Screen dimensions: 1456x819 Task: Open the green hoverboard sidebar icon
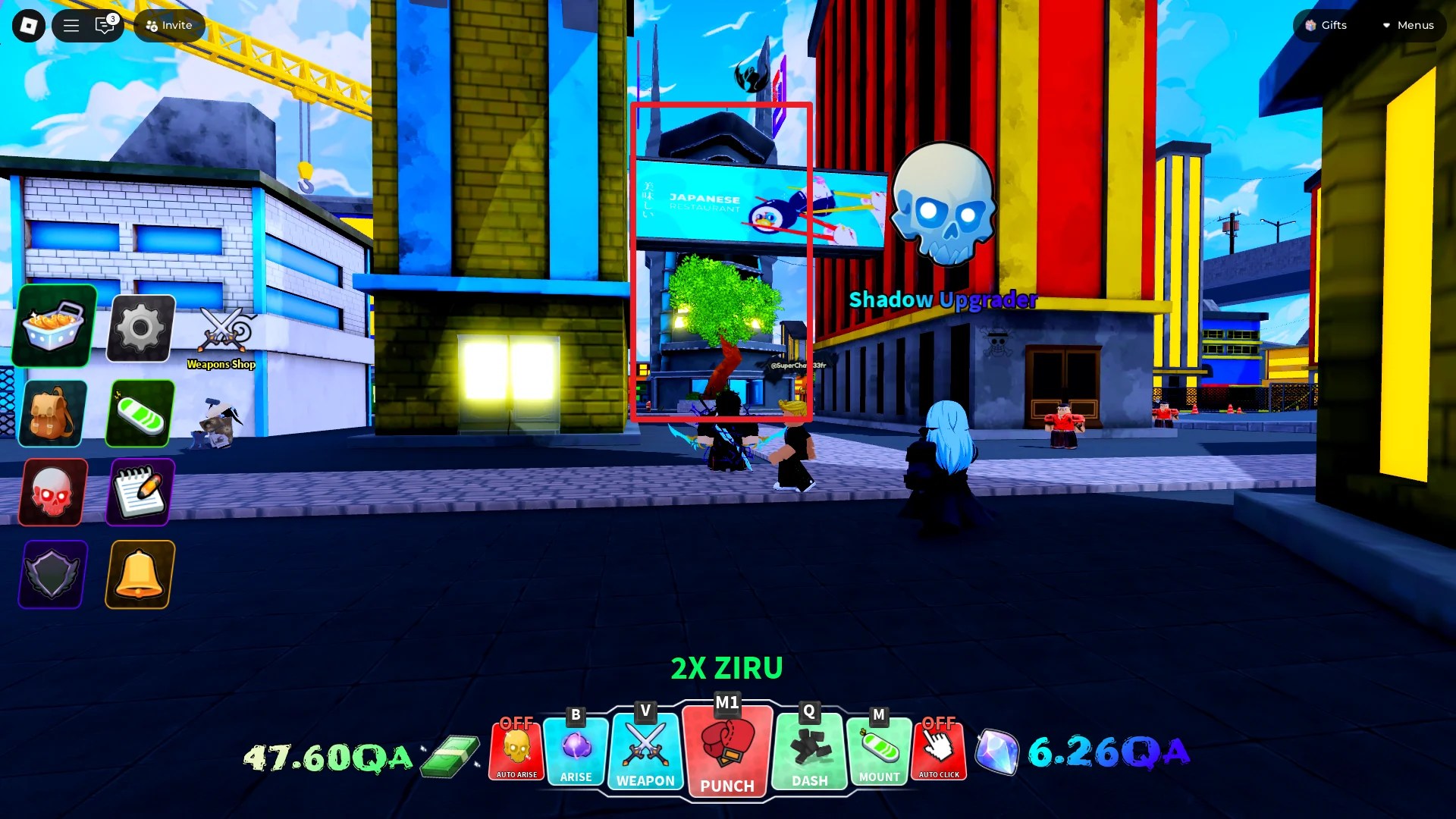[x=140, y=413]
